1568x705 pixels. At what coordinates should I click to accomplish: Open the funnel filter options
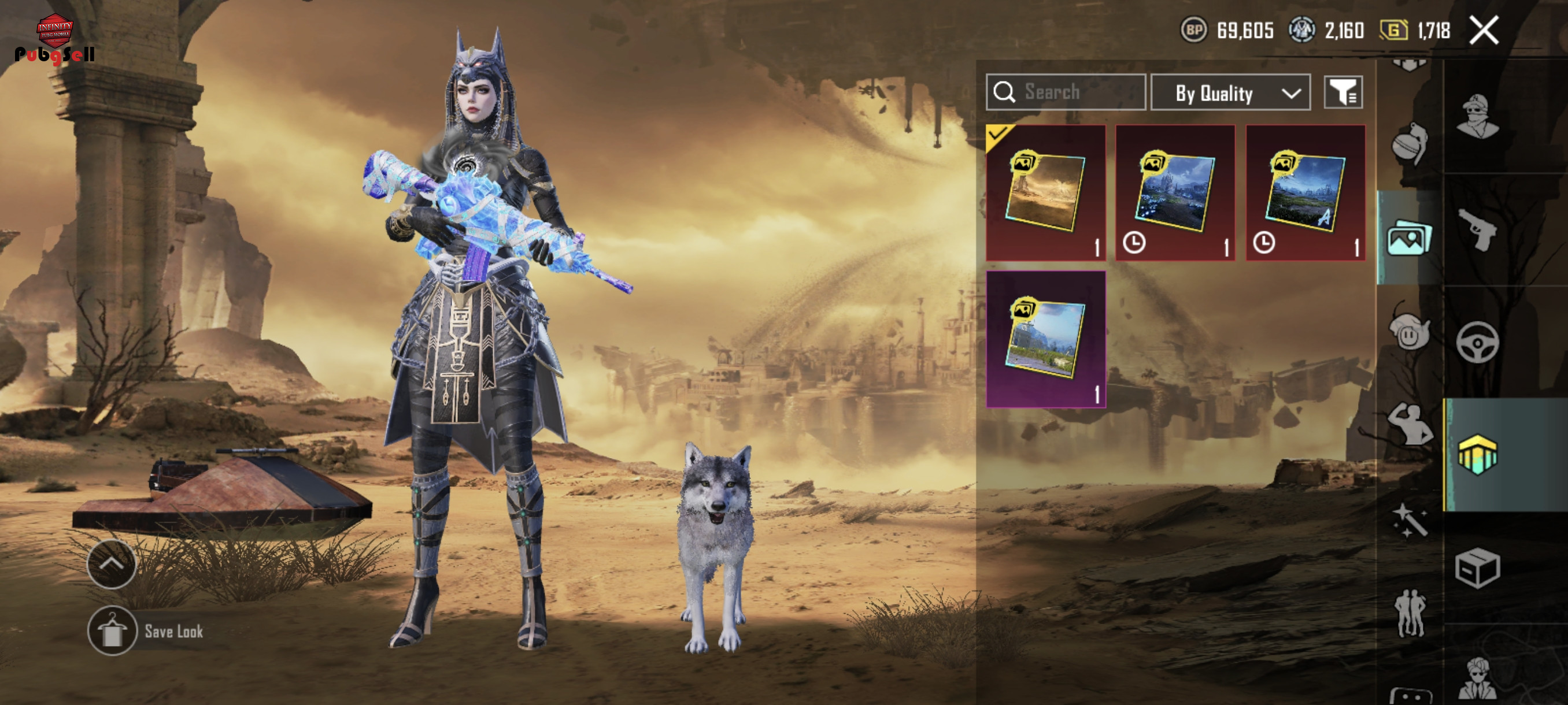click(x=1343, y=93)
